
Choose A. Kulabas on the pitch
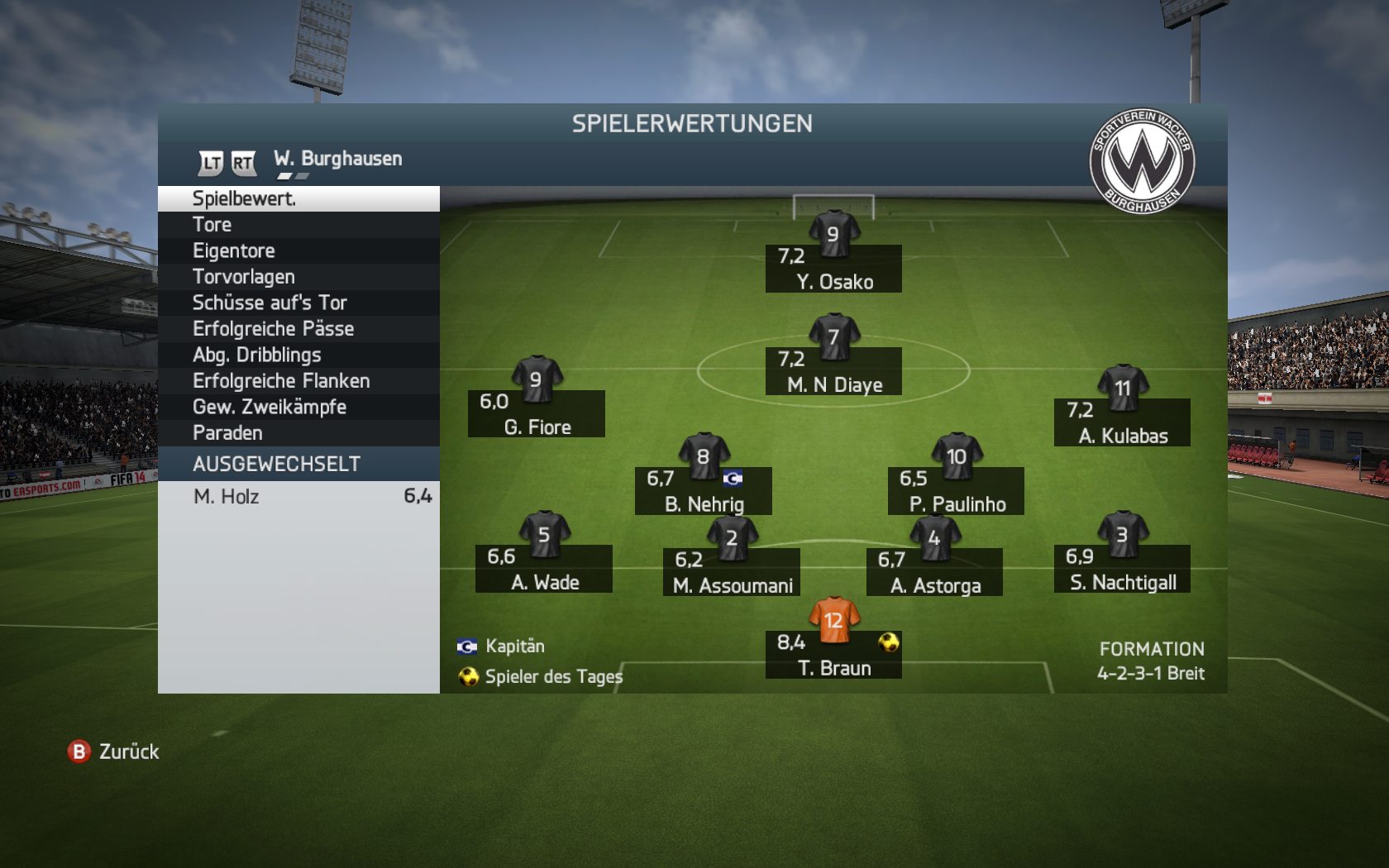coord(1122,422)
